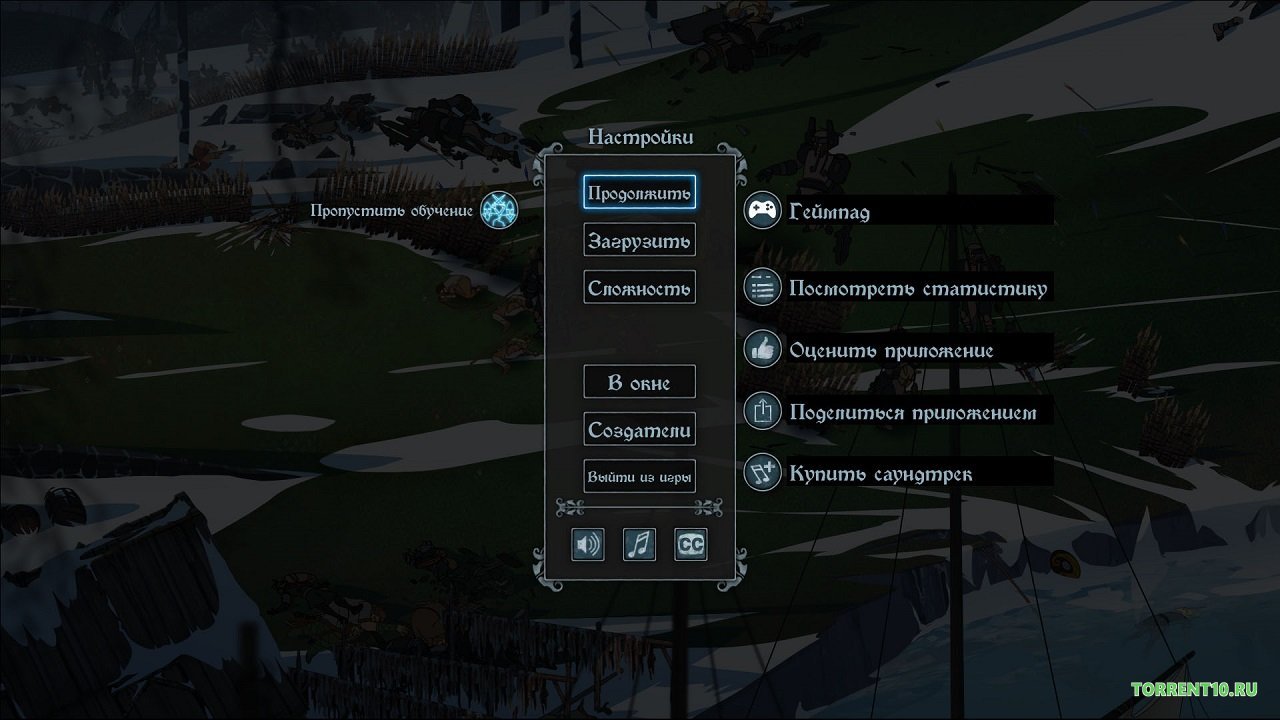This screenshot has height=720, width=1280.
Task: View the Создатели credits
Action: click(640, 429)
